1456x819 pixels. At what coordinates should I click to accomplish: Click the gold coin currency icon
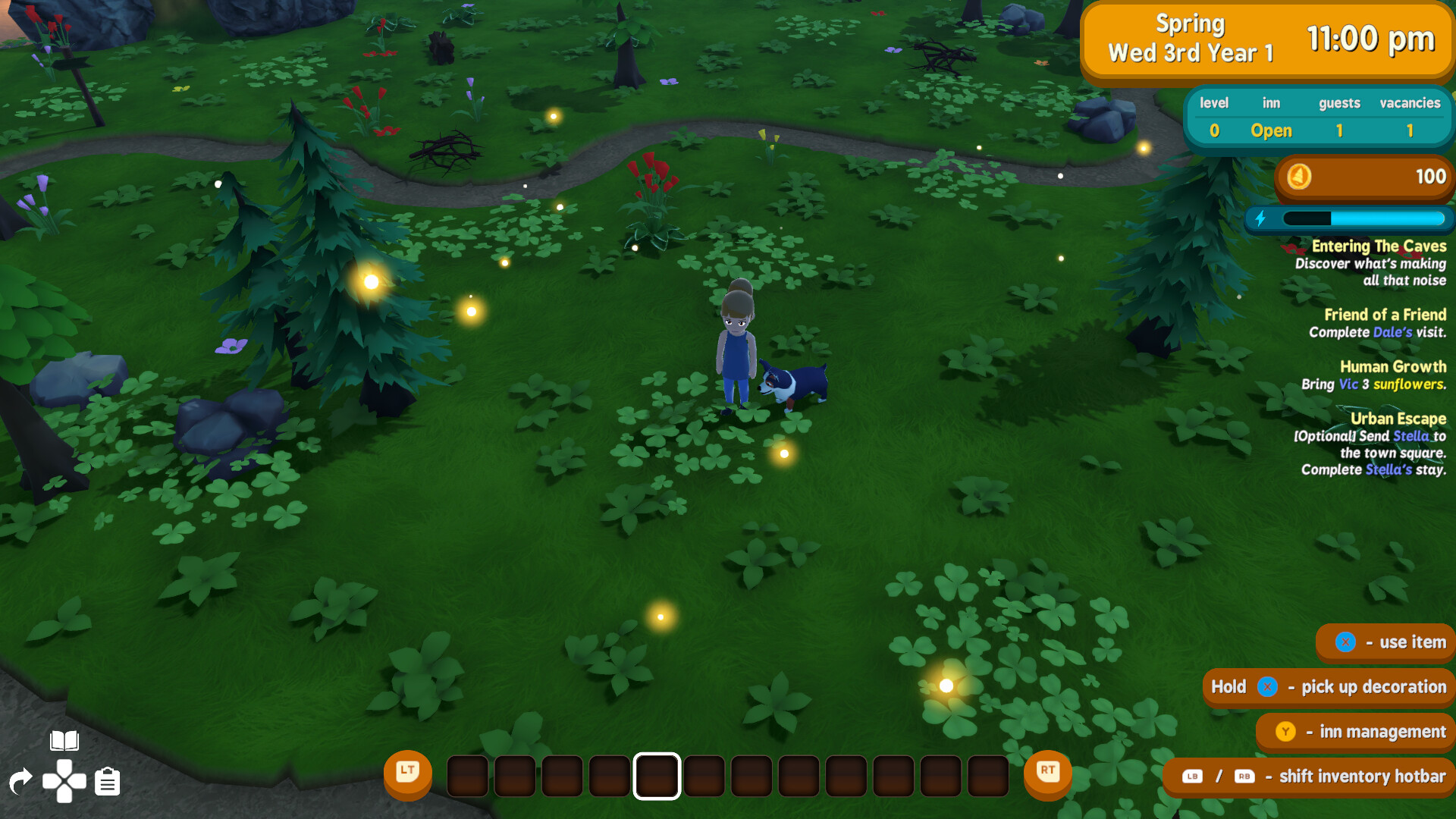coord(1299,177)
